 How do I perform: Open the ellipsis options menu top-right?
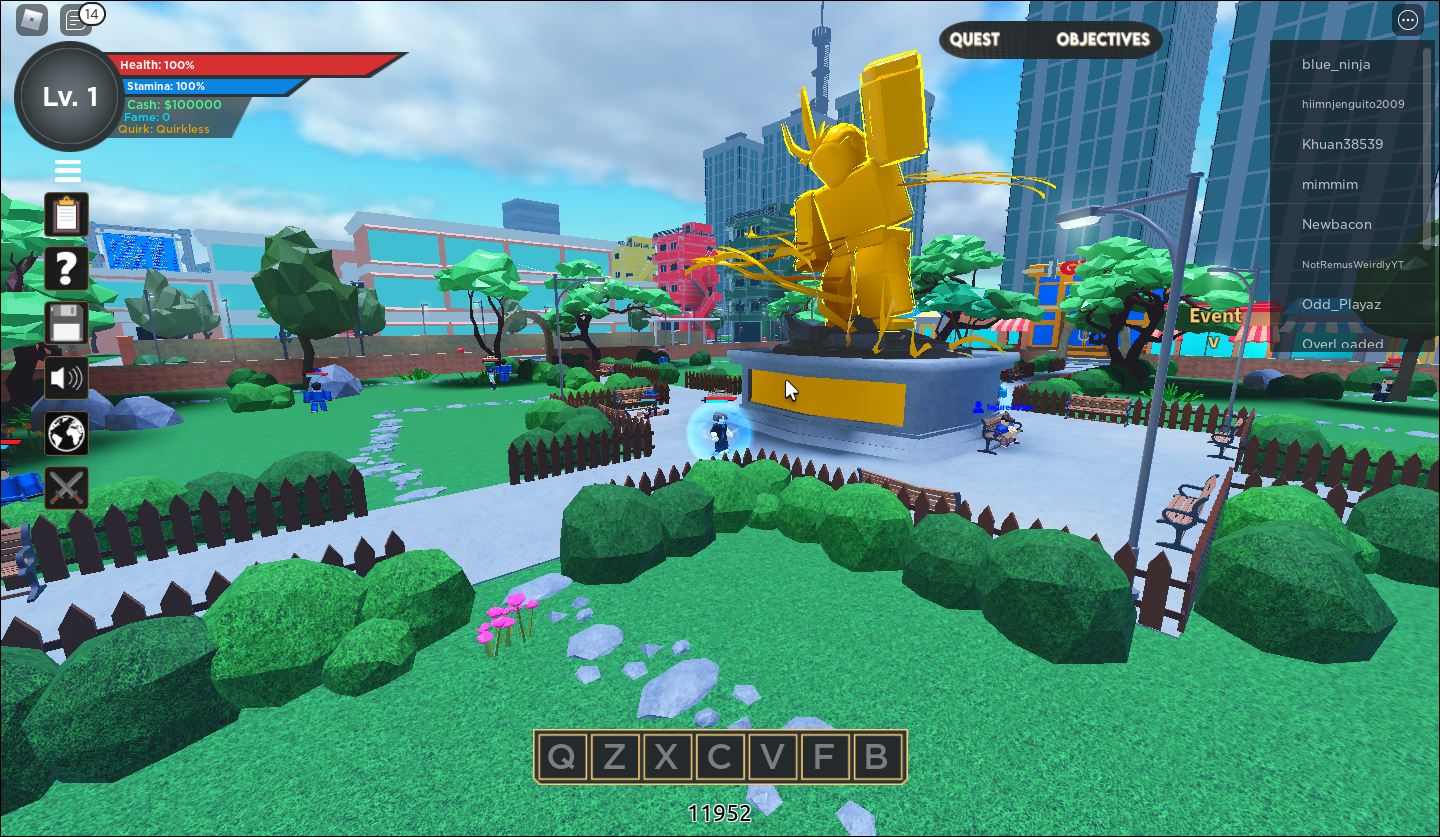[x=1407, y=19]
